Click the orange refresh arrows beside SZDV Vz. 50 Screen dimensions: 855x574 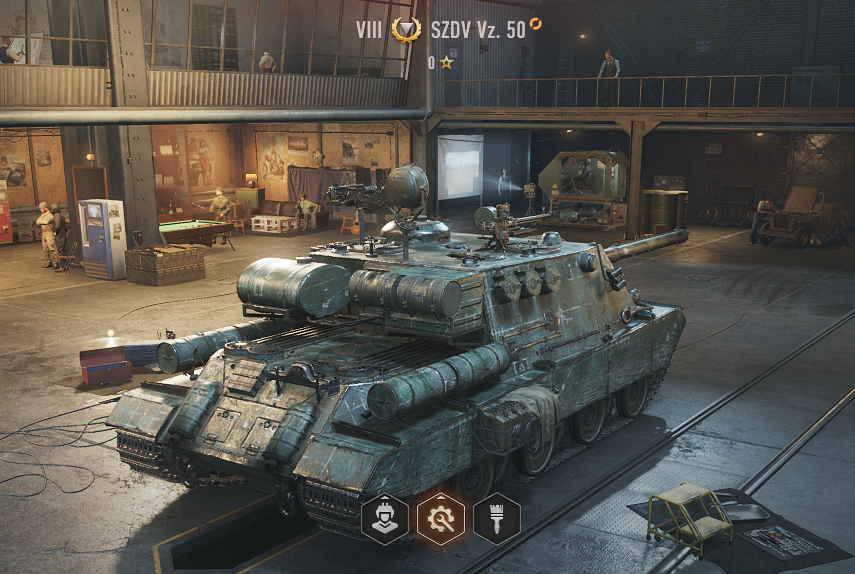click(536, 23)
